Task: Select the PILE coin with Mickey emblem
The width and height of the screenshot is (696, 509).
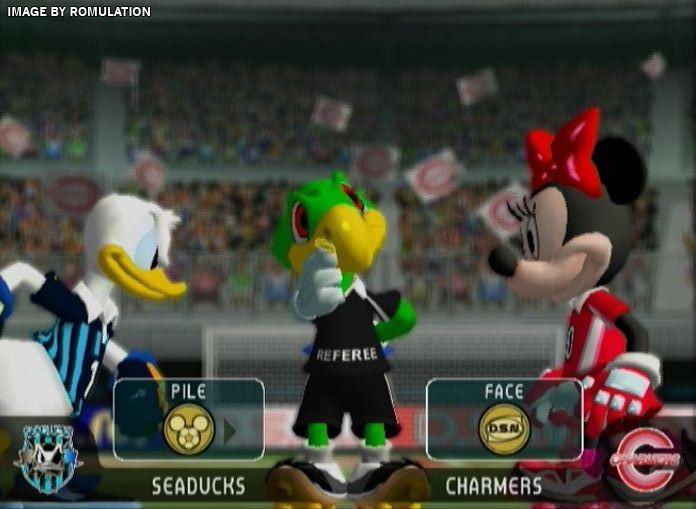Action: point(188,429)
